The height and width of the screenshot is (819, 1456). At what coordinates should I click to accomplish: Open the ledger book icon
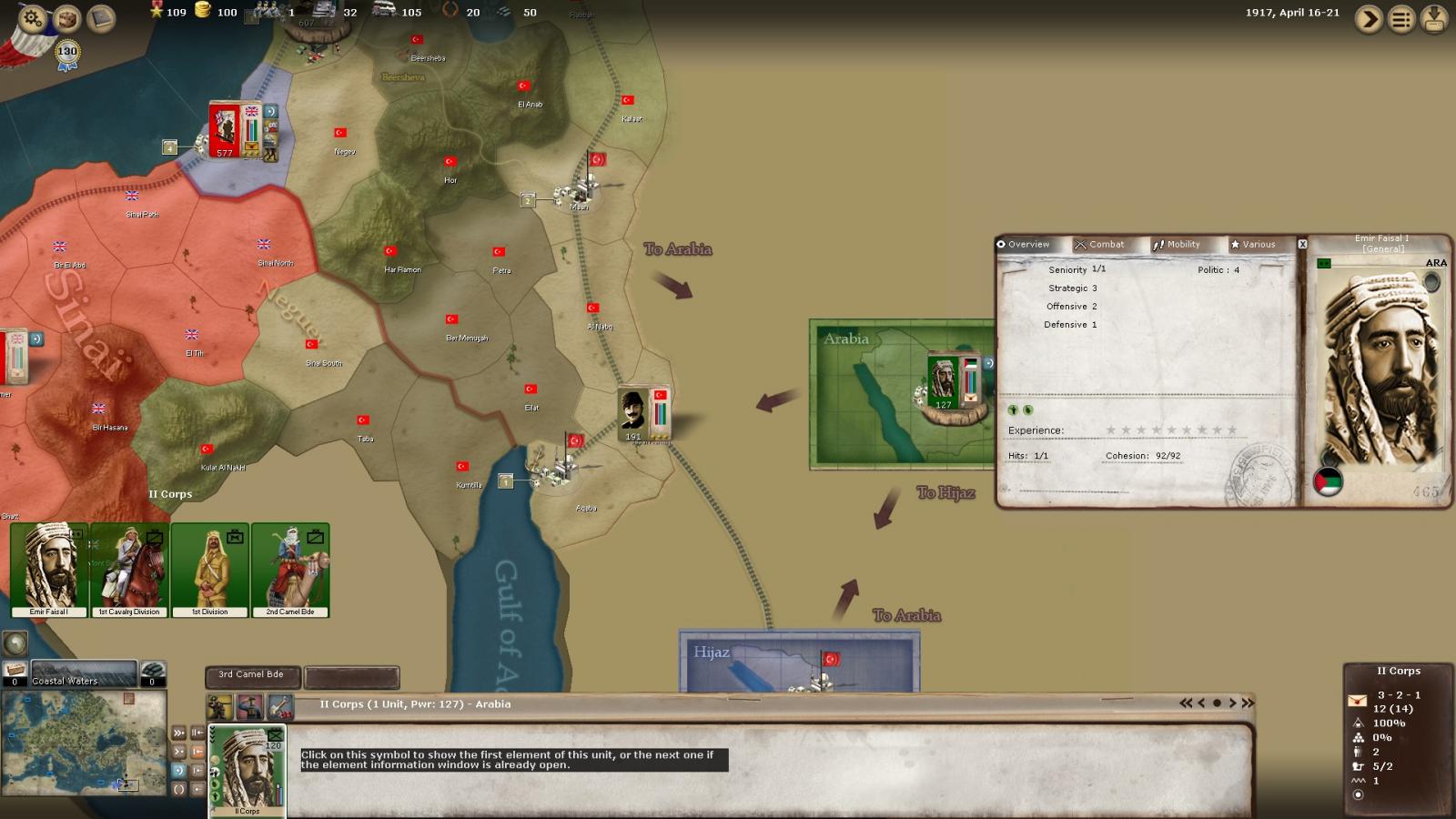101,17
